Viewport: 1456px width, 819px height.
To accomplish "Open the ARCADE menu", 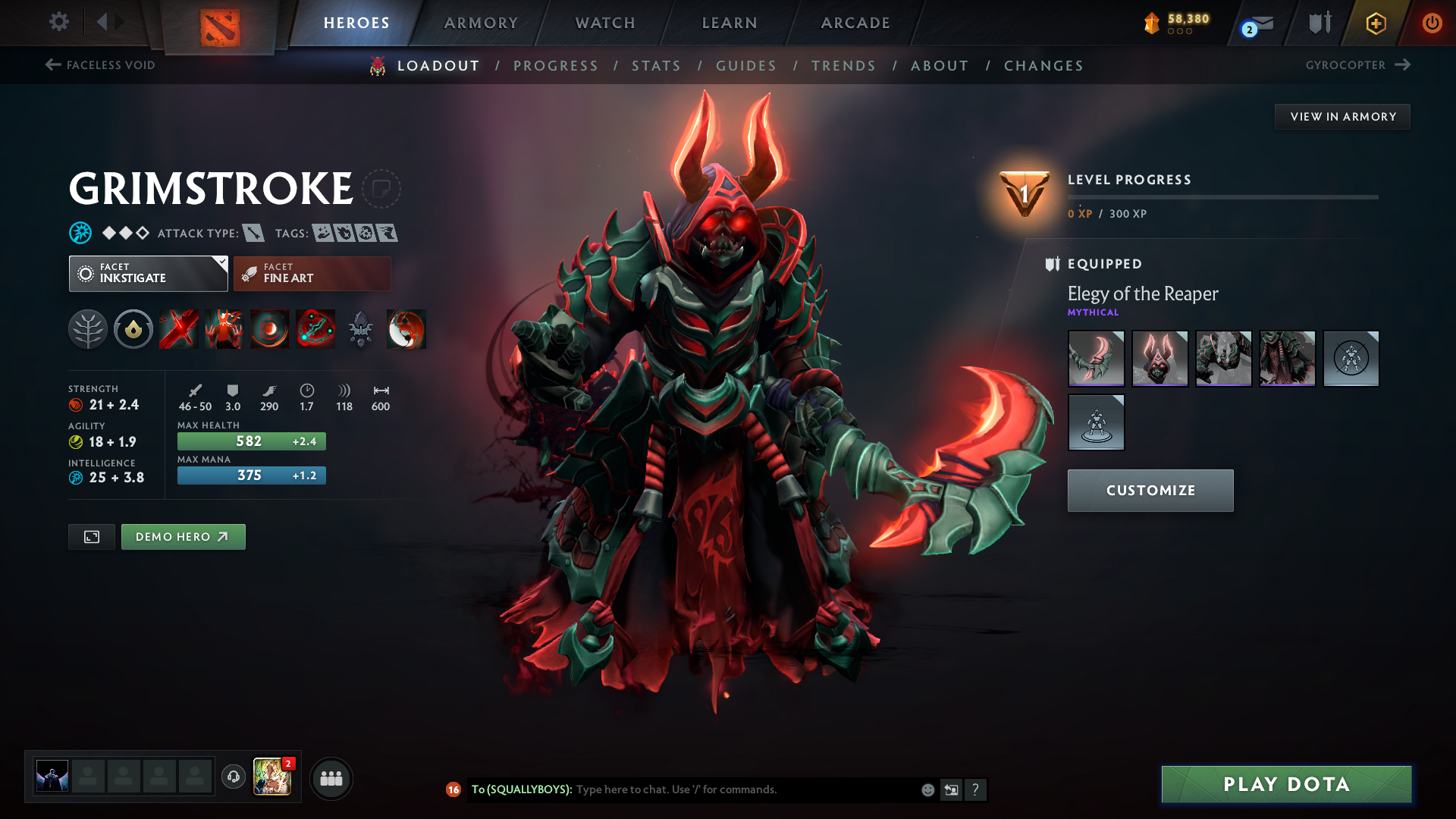I will point(855,23).
